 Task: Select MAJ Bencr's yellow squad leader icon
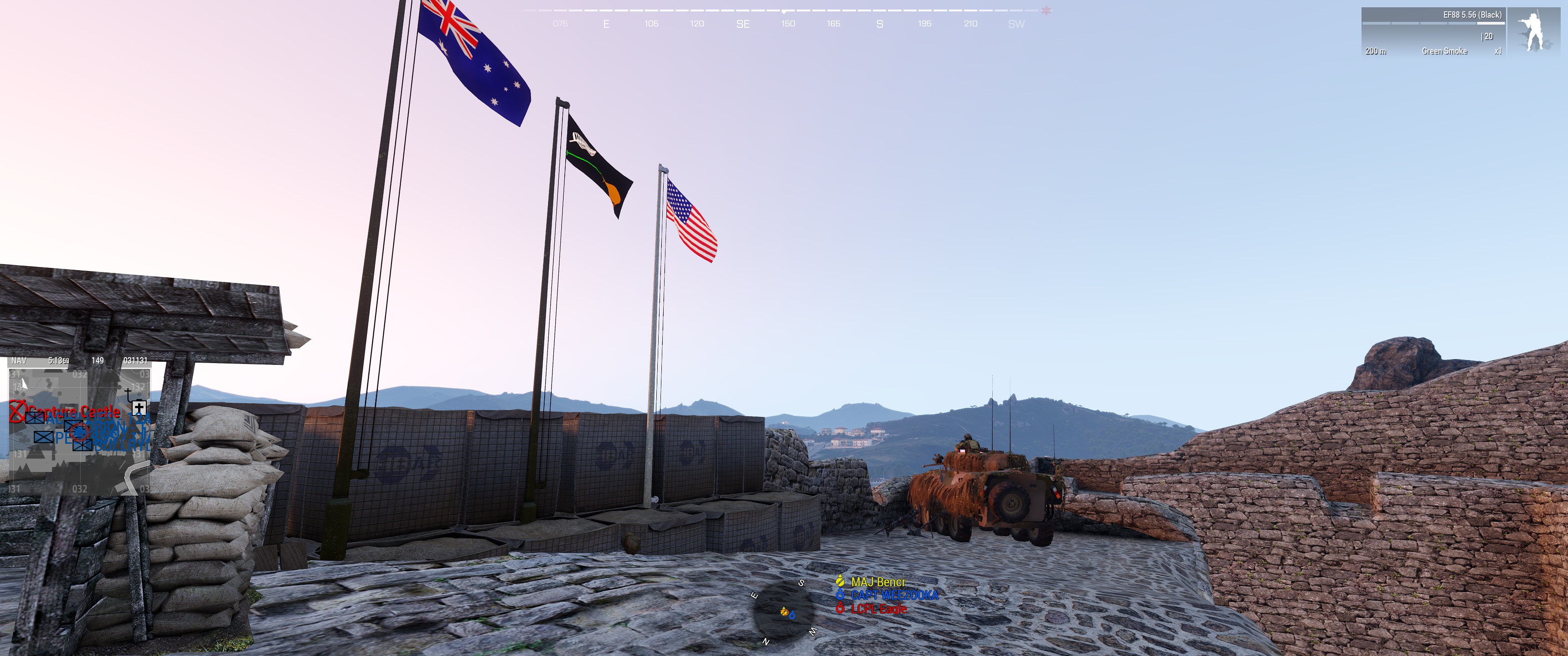(x=841, y=582)
